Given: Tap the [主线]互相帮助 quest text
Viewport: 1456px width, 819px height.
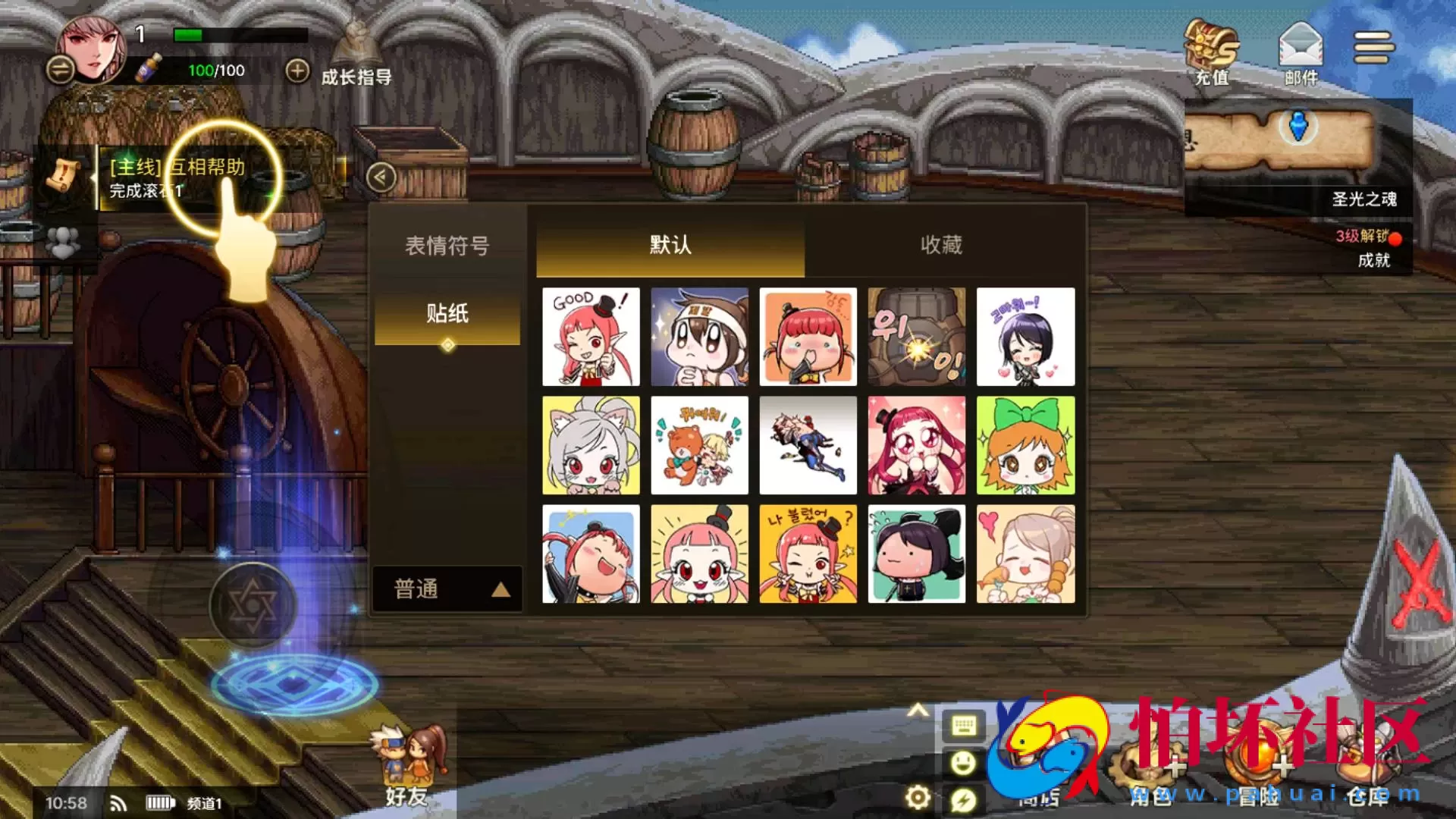Looking at the screenshot, I should point(175,168).
